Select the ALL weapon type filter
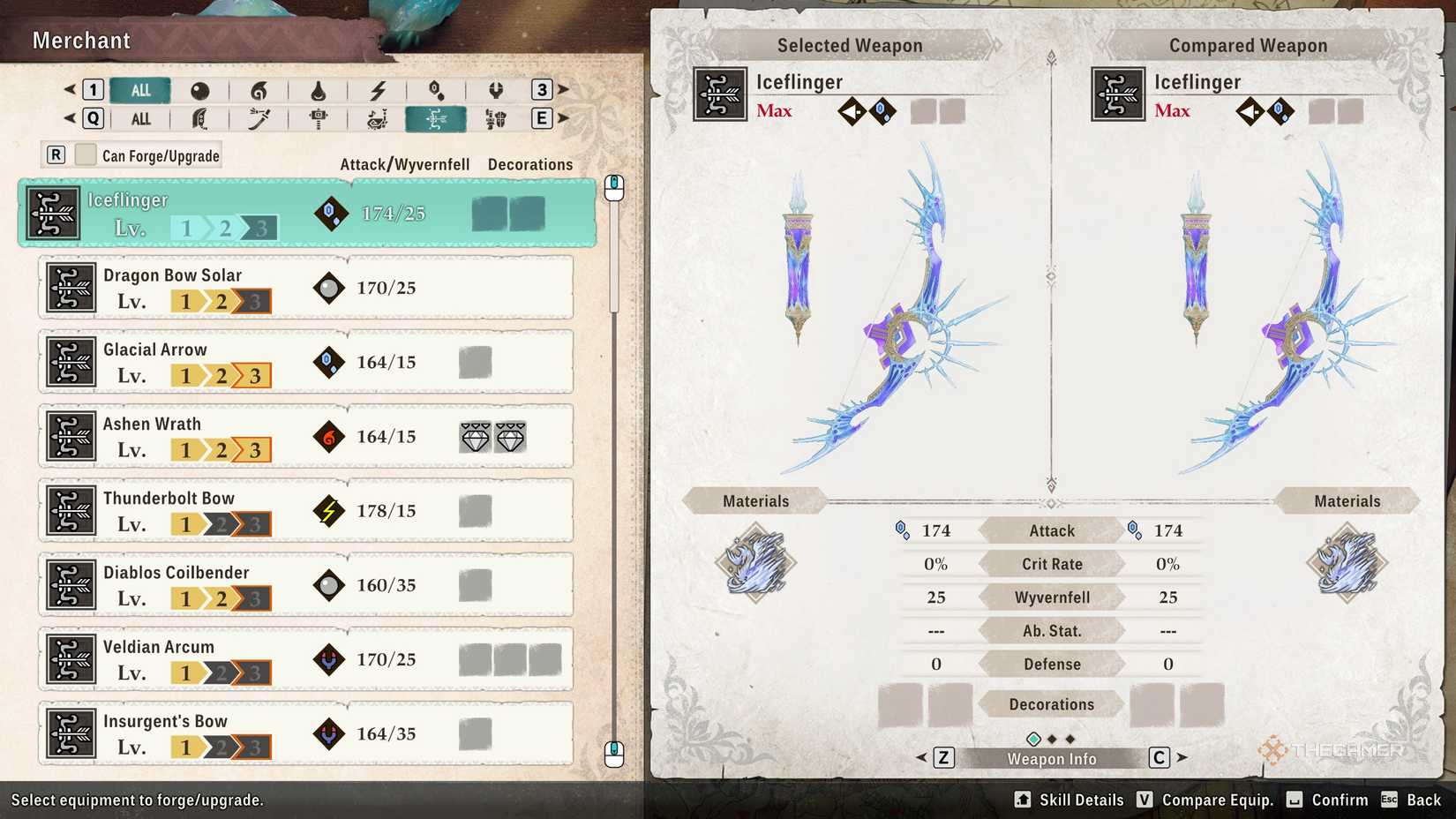Screen dimensions: 1456x819 pos(139,118)
